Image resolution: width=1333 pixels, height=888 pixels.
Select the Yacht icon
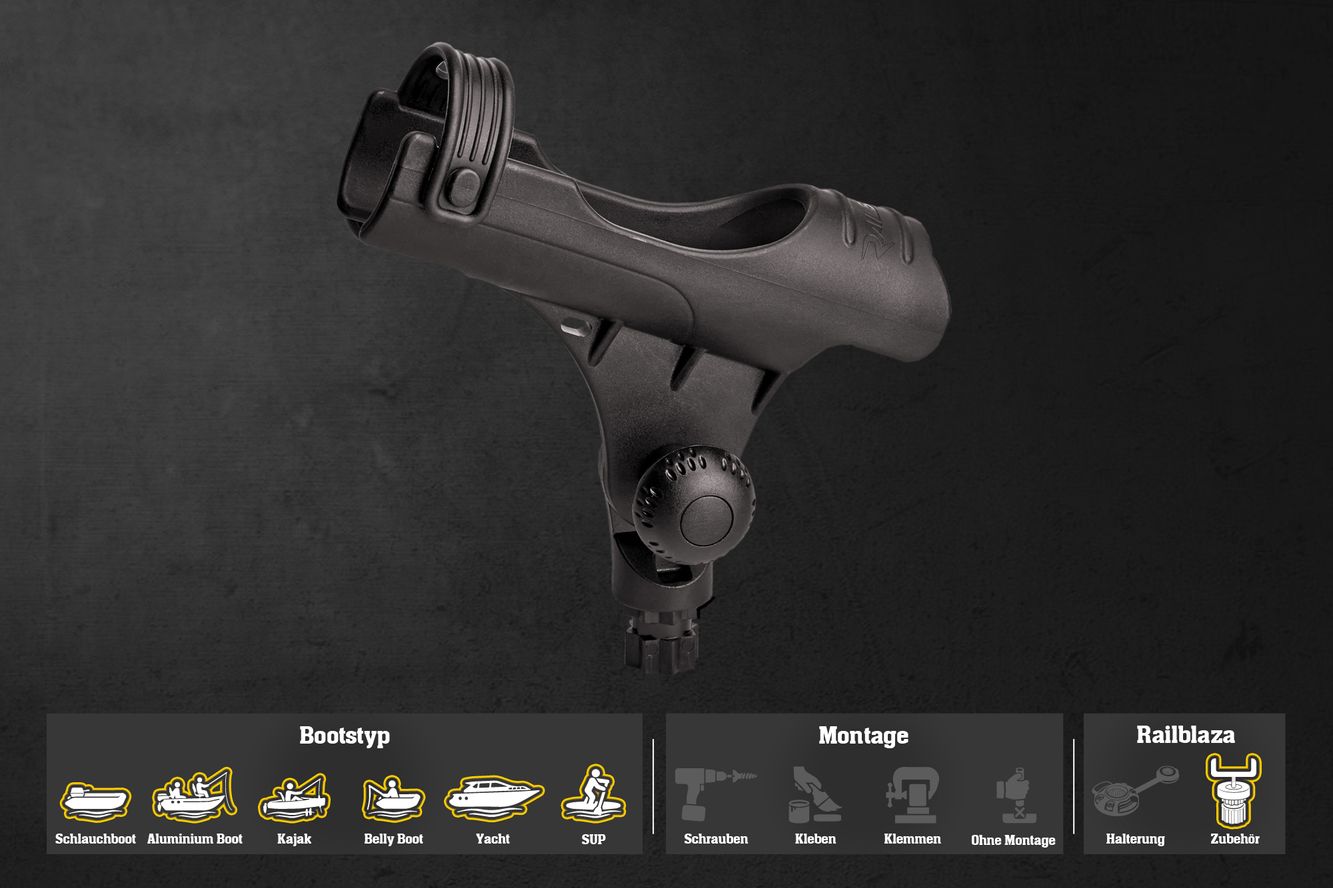coord(493,797)
